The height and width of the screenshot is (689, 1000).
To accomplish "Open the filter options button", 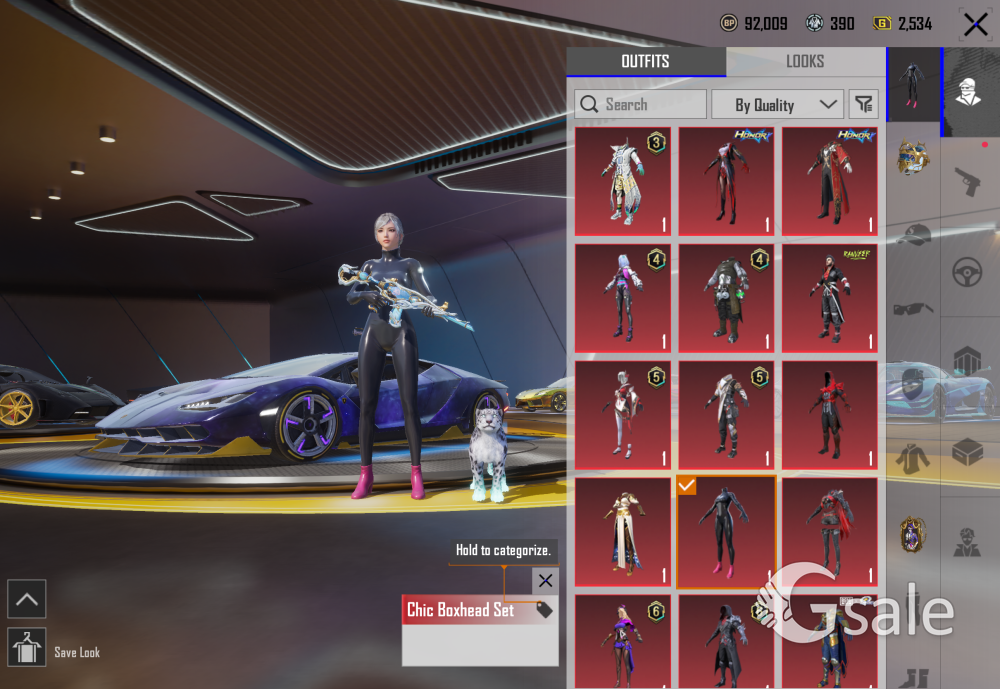I will coord(863,104).
